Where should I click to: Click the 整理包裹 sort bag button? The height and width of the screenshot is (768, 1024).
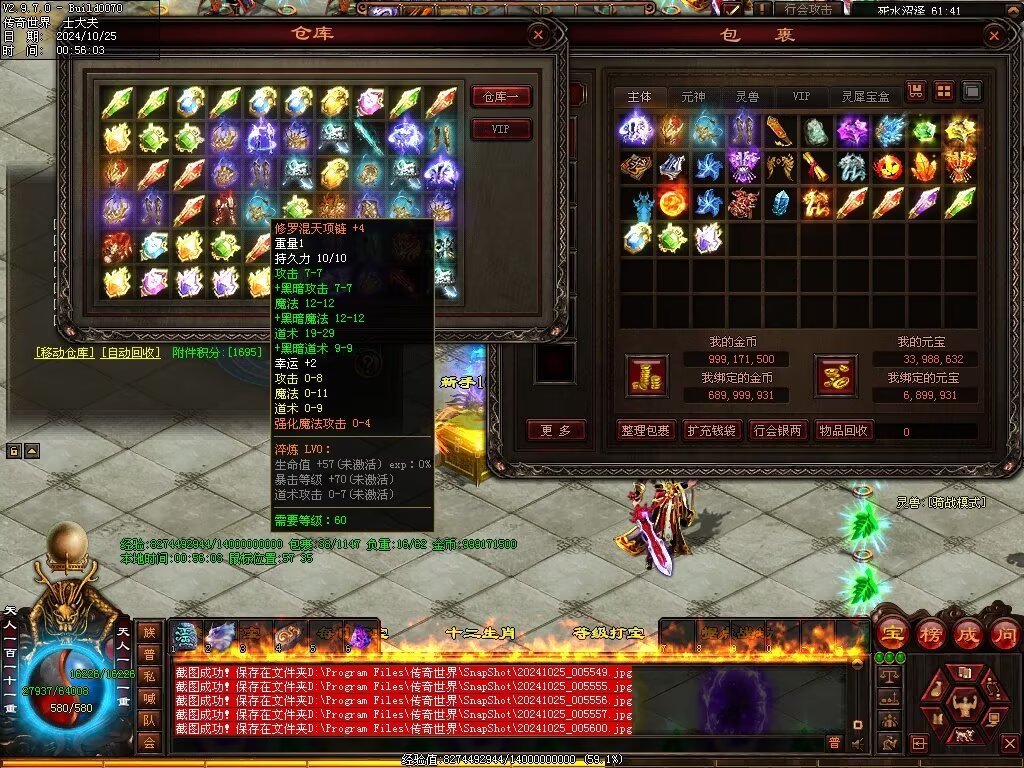point(645,431)
